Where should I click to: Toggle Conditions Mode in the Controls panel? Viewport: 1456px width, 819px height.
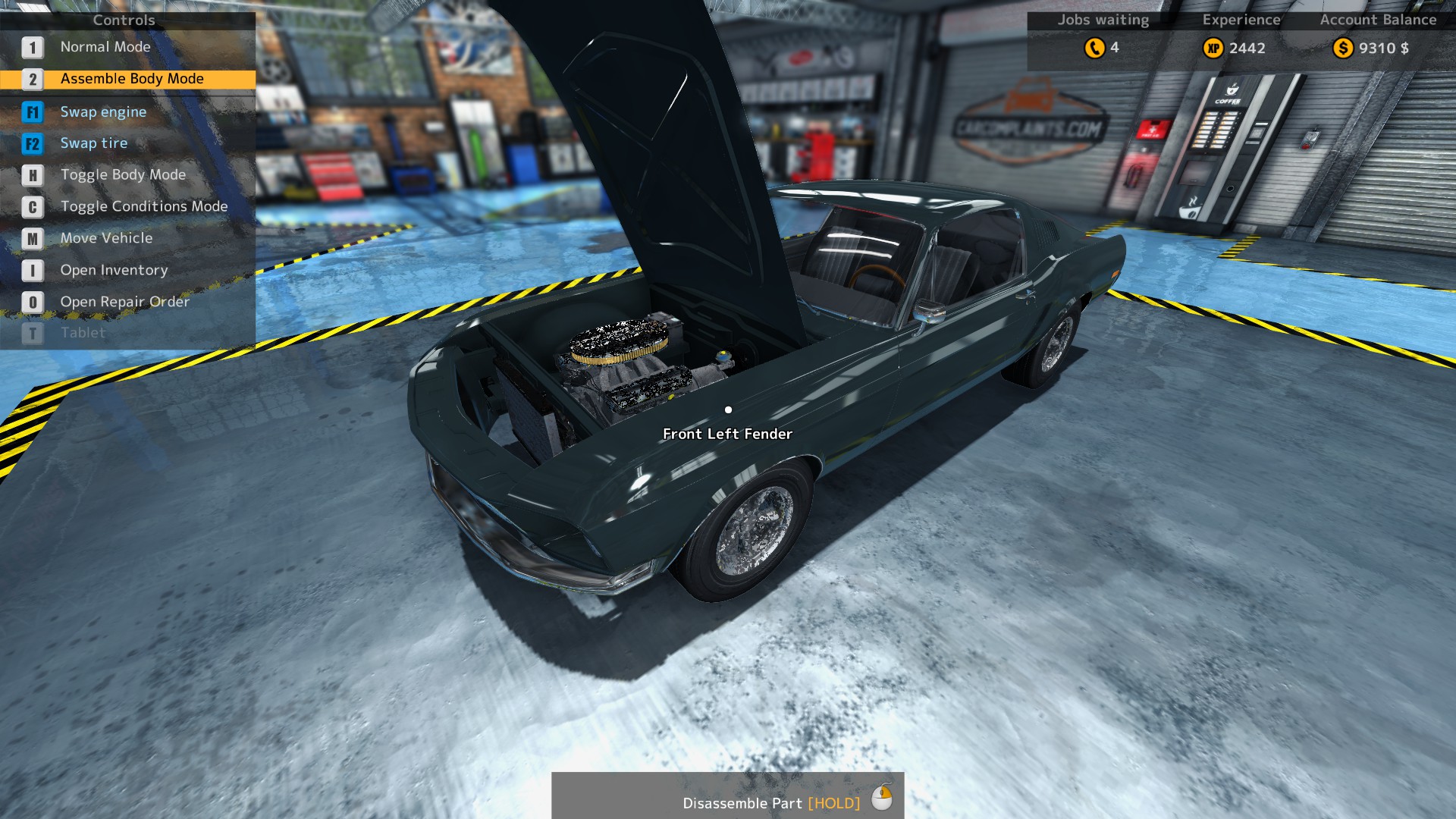(143, 206)
